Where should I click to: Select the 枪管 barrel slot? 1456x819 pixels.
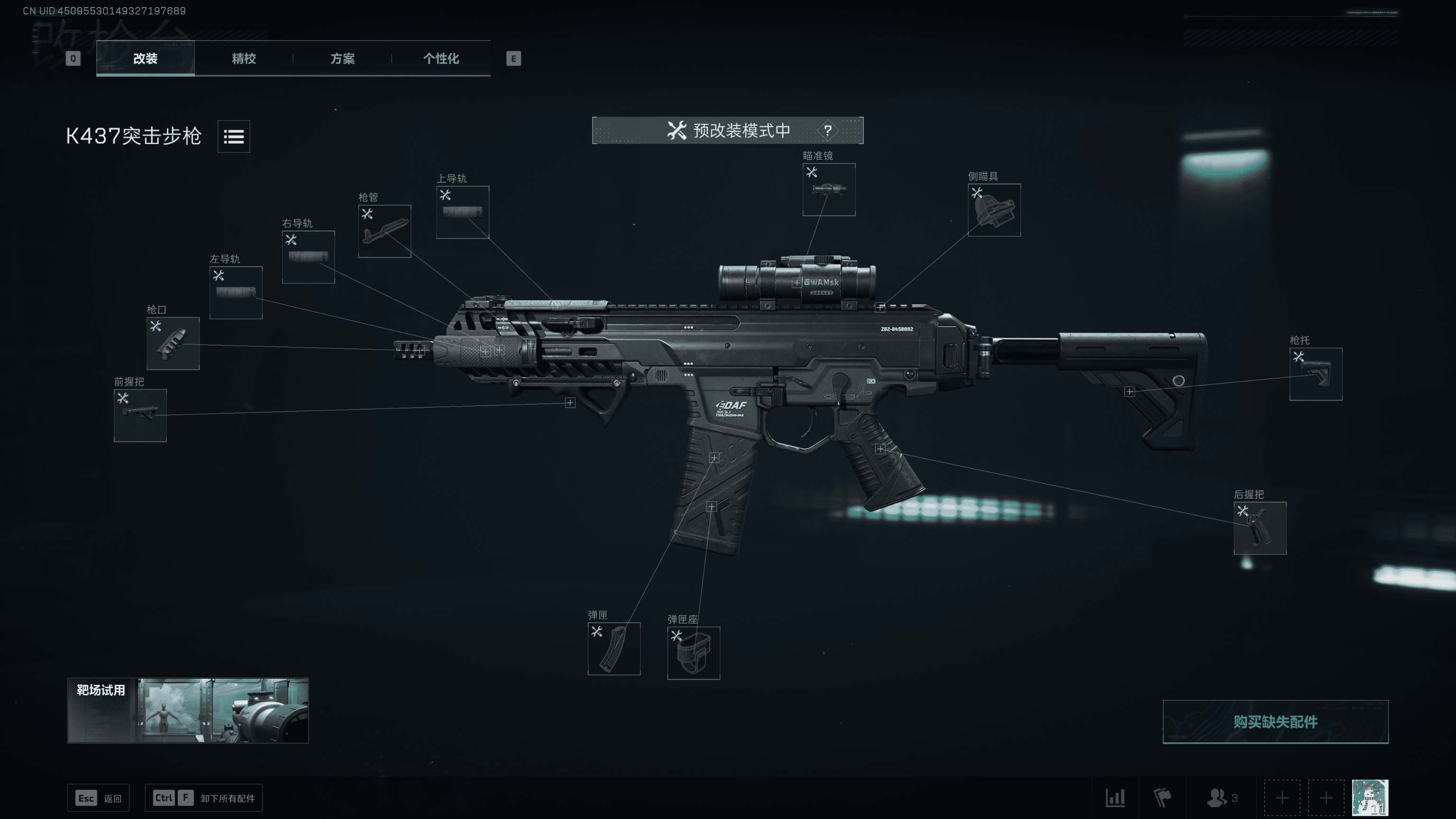384,231
